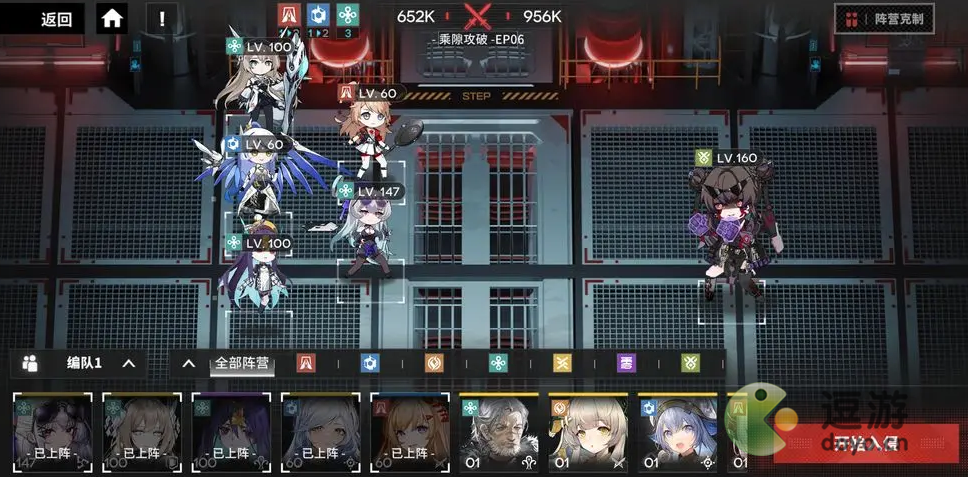Filter roster by the blue hexagon faction
This screenshot has height=477, width=968.
[369, 363]
